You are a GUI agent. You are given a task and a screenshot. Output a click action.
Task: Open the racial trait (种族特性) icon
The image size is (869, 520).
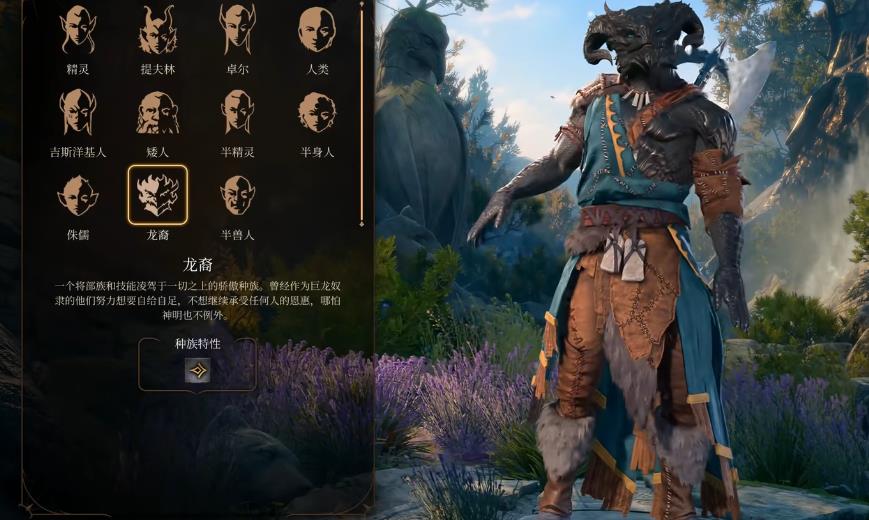coord(197,371)
